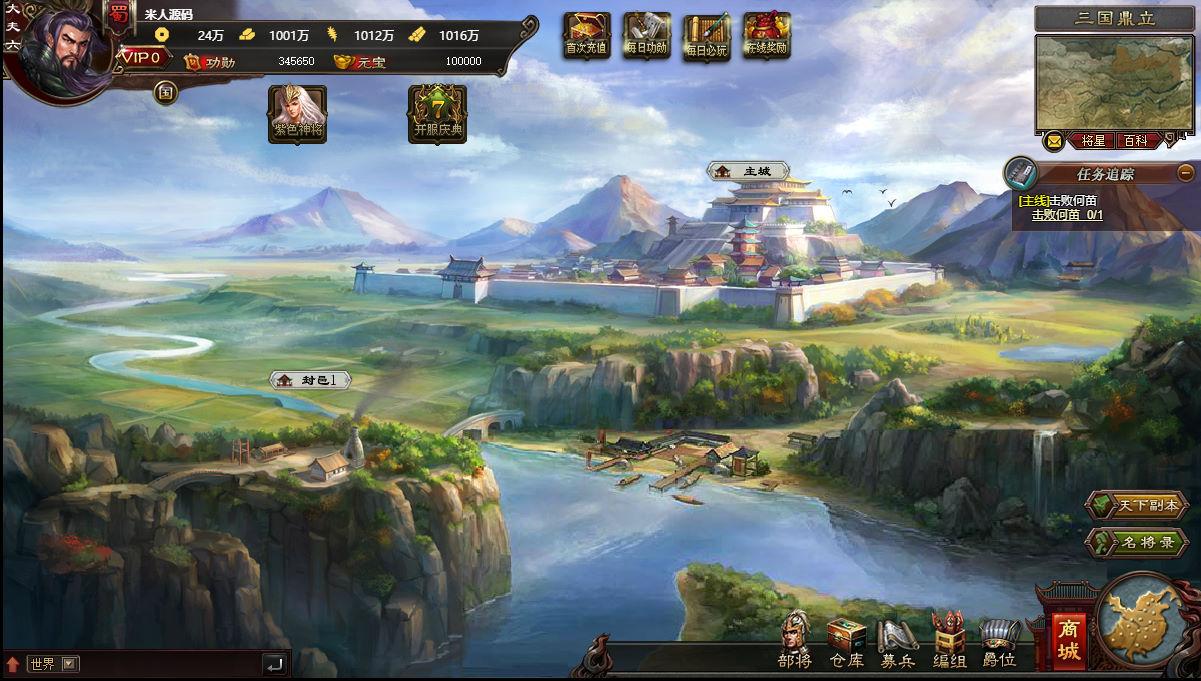Open the 首次充值 first recharge chest icon
Screen dimensions: 1201x681
[586, 35]
